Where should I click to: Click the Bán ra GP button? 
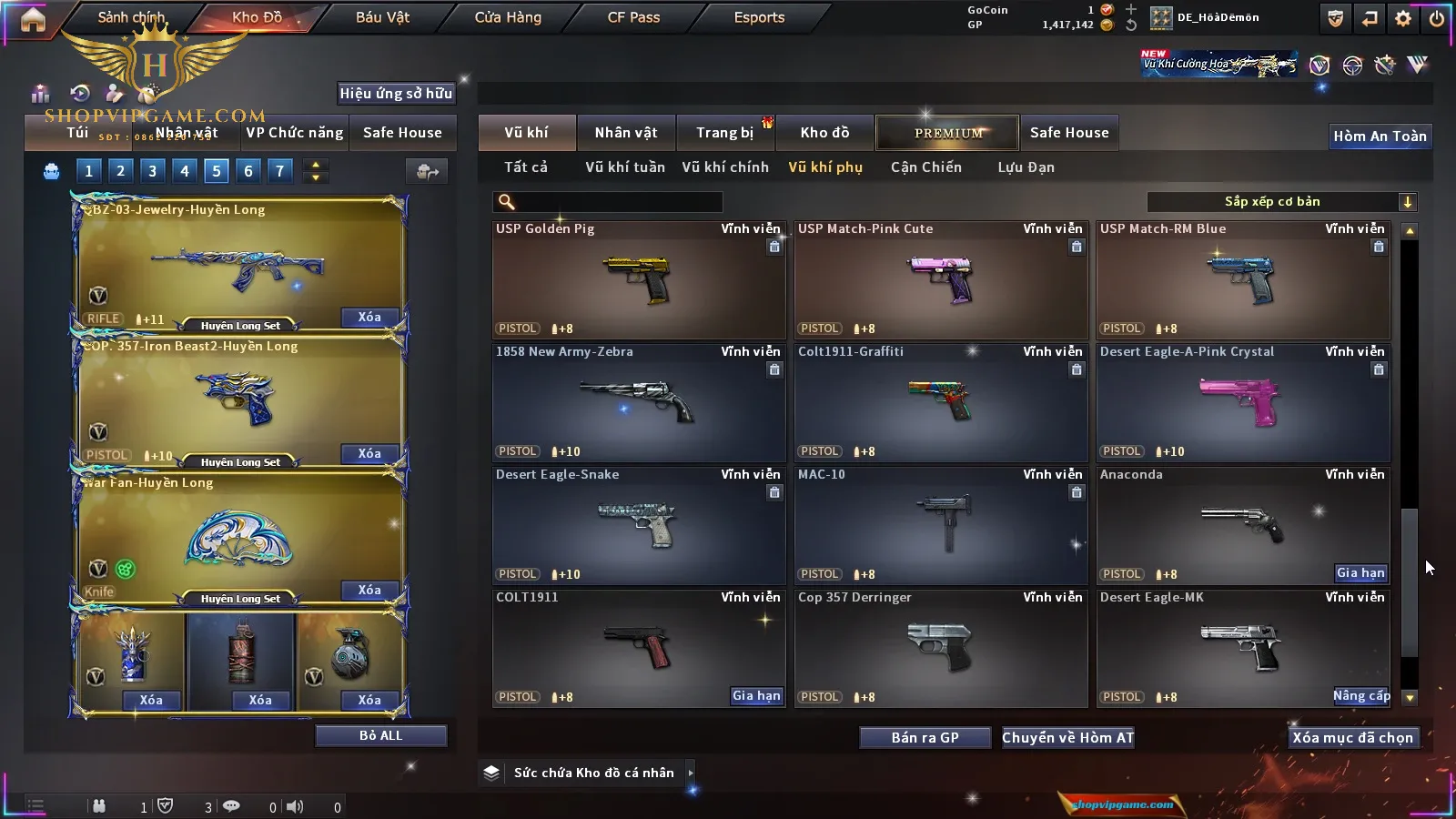pos(925,738)
